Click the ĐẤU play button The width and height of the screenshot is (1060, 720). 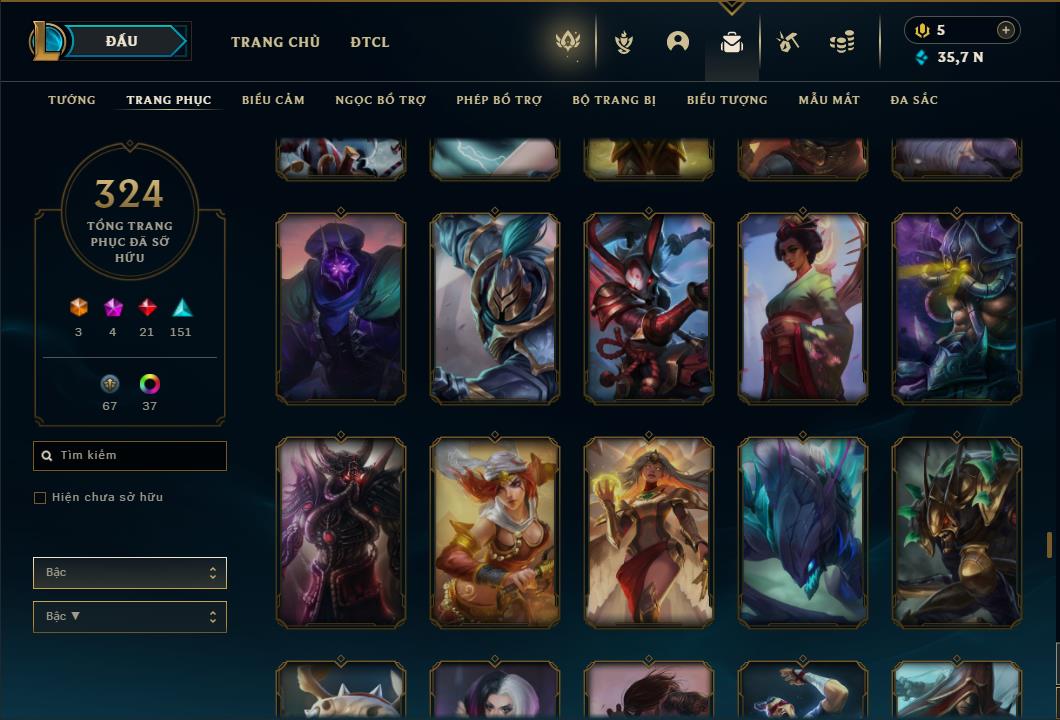pyautogui.click(x=122, y=41)
